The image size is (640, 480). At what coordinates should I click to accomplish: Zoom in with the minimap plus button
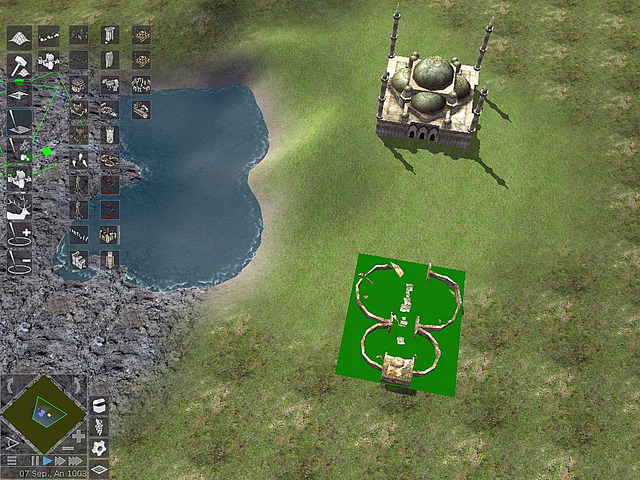[x=79, y=436]
